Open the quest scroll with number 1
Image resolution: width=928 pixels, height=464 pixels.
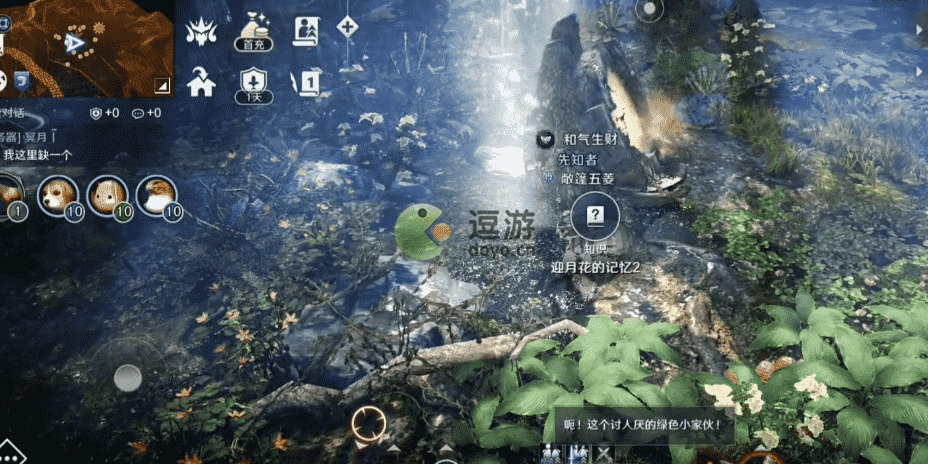(x=306, y=82)
